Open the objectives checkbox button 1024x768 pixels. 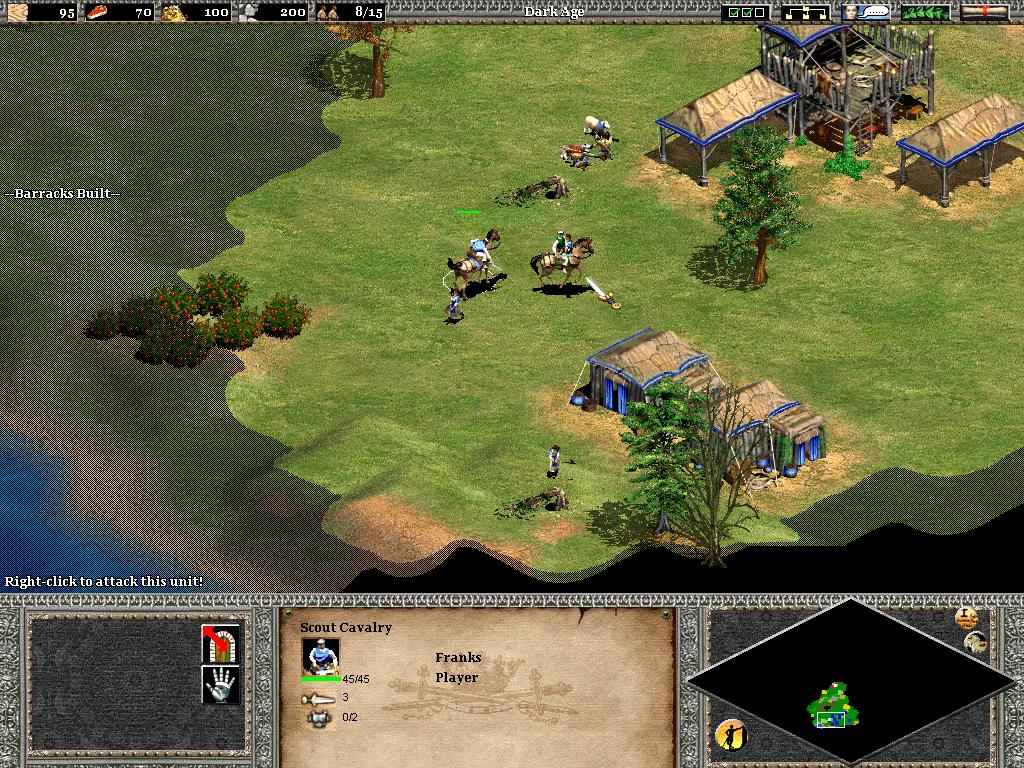point(746,13)
